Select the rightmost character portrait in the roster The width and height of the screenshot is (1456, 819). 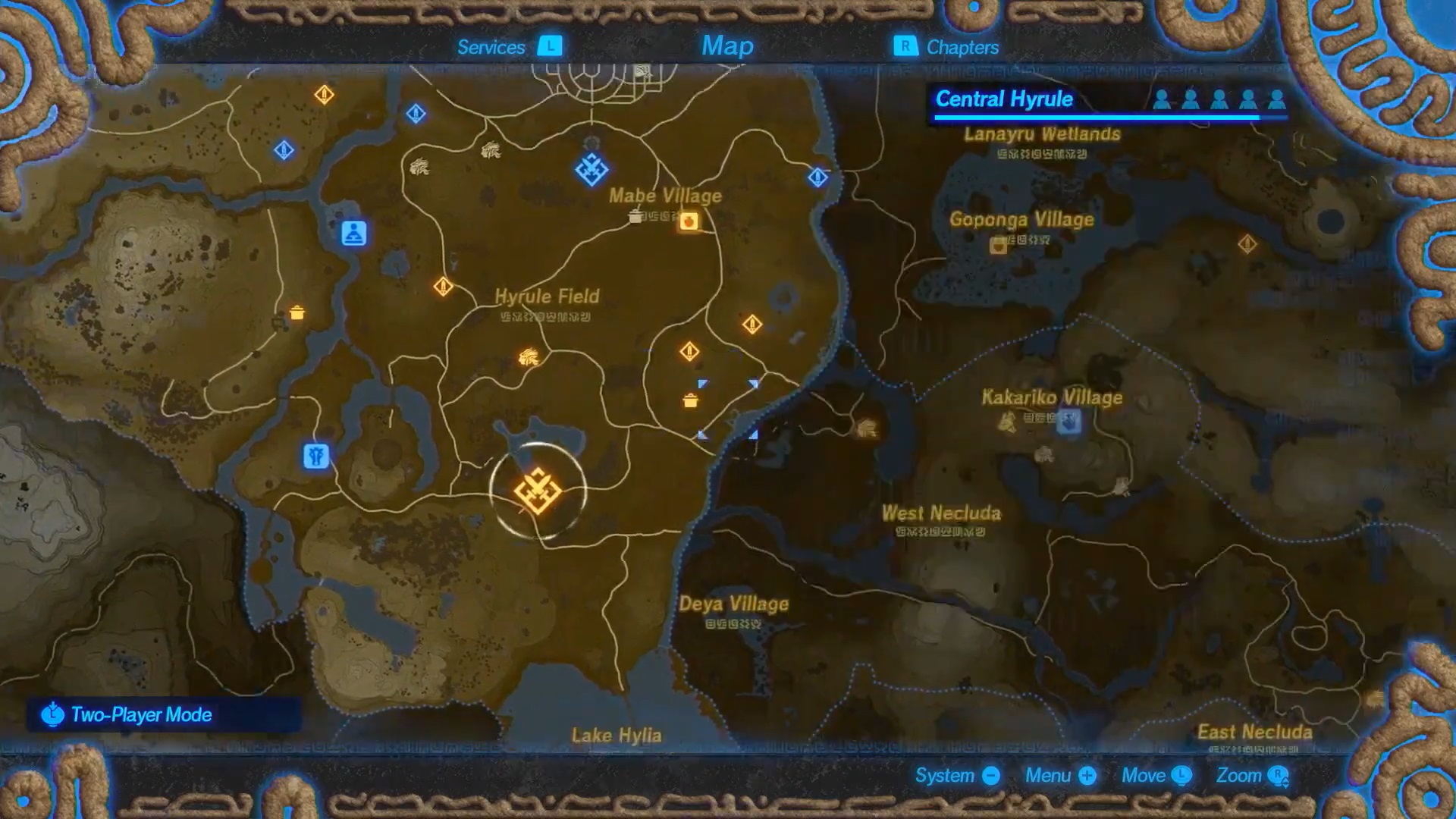(1276, 99)
